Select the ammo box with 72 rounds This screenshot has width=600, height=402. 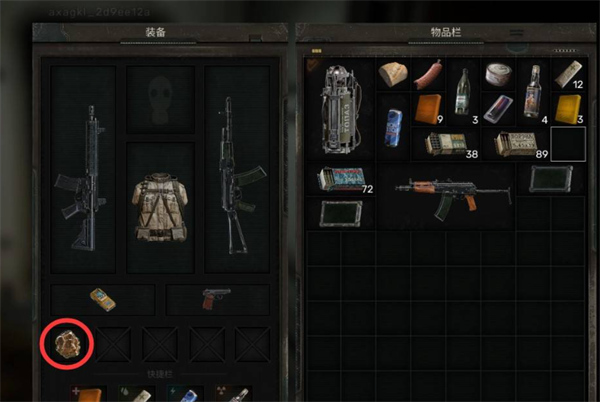[x=342, y=180]
